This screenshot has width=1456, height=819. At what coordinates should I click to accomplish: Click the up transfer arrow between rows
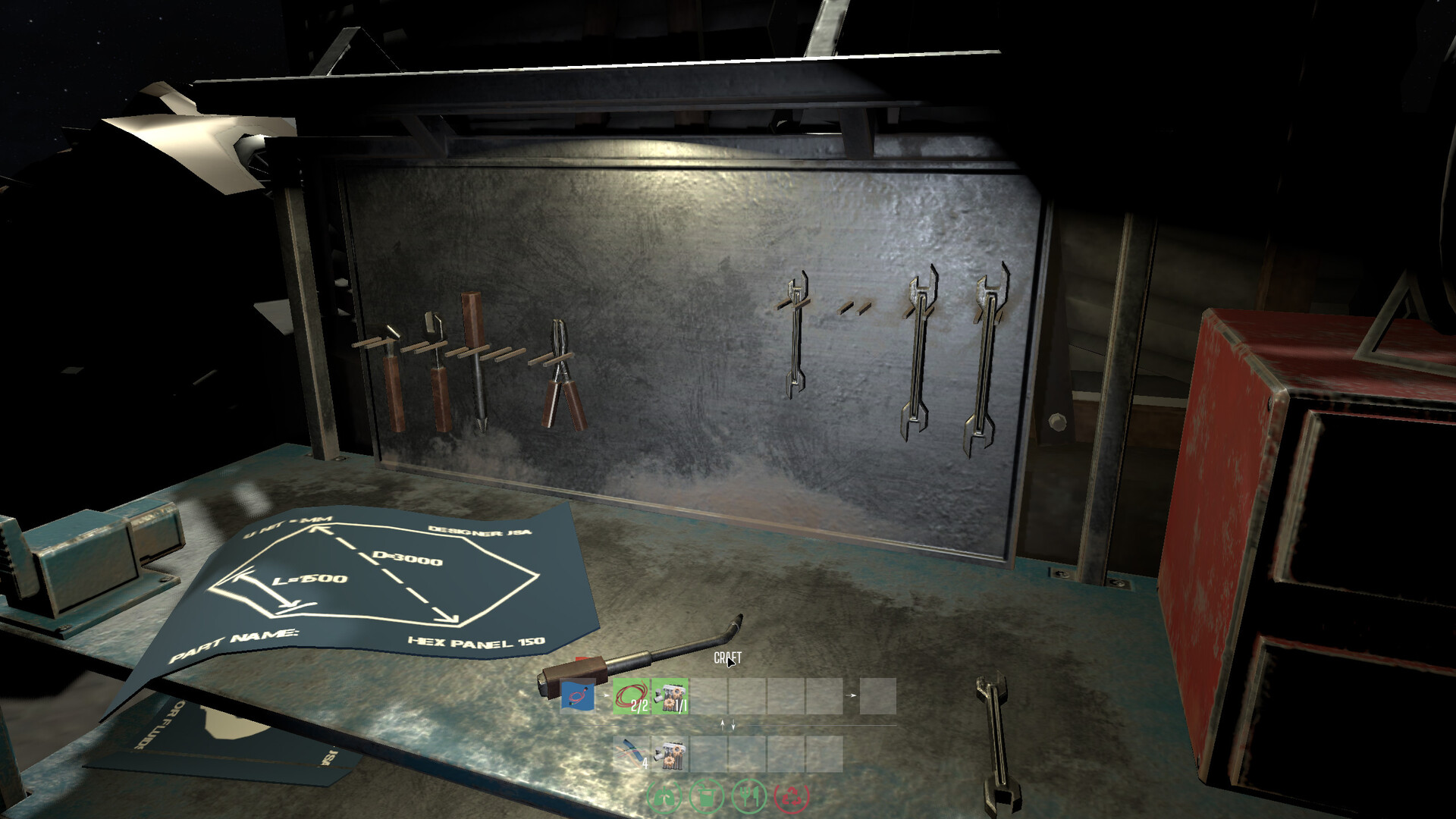[x=722, y=726]
